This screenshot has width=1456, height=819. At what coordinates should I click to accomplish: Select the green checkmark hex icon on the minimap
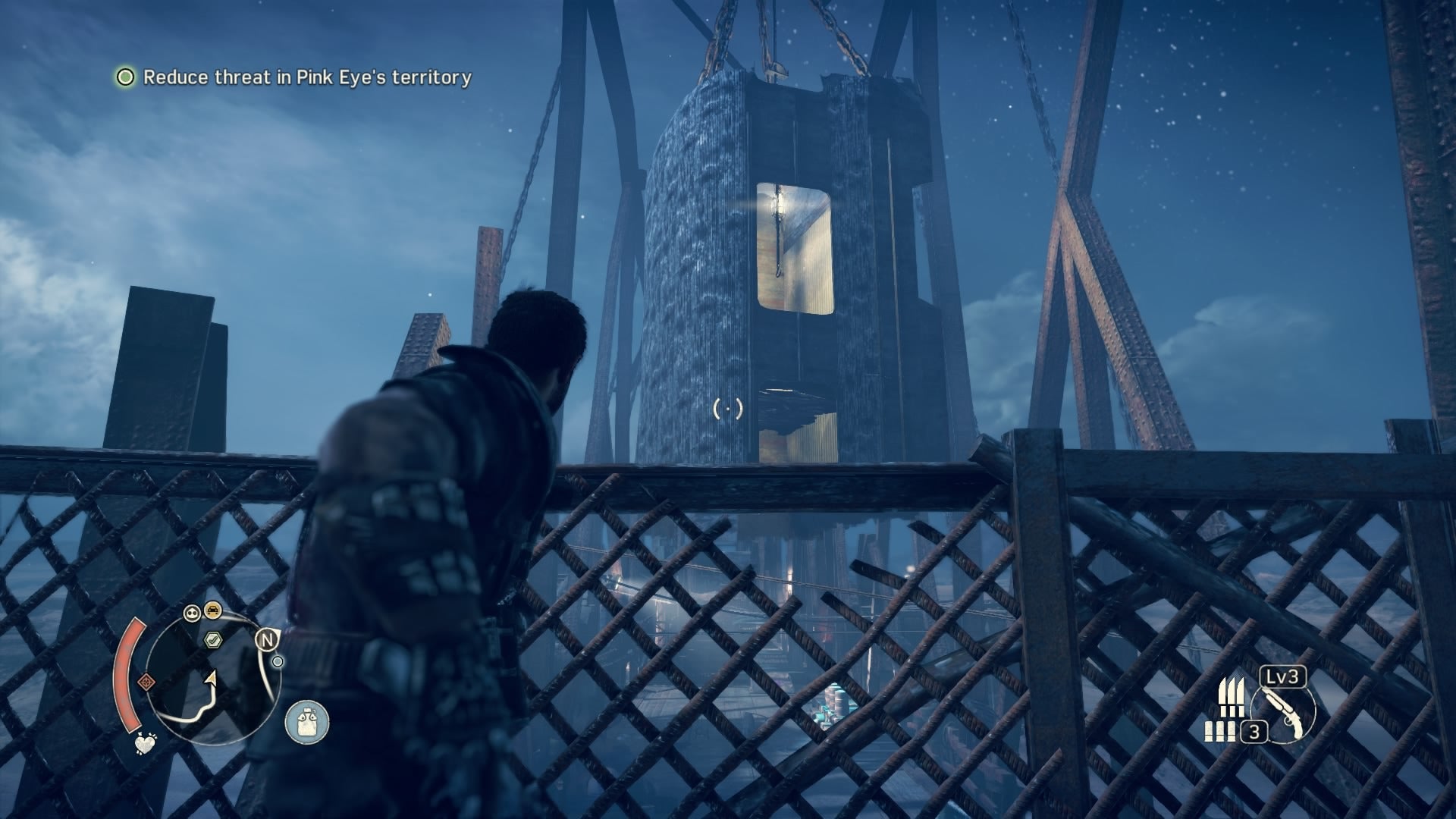[x=212, y=640]
